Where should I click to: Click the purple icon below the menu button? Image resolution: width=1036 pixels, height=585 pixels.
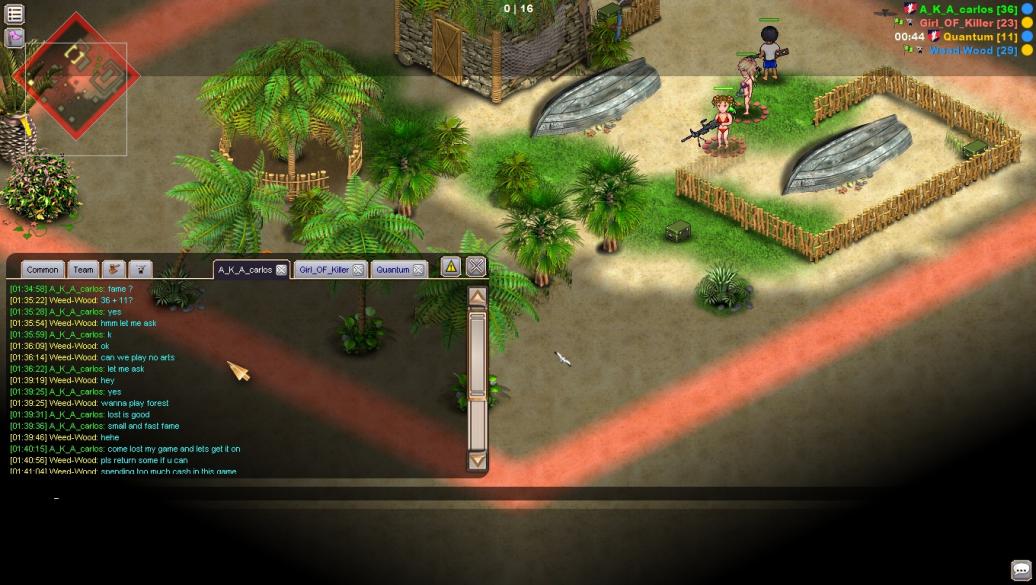[x=15, y=38]
